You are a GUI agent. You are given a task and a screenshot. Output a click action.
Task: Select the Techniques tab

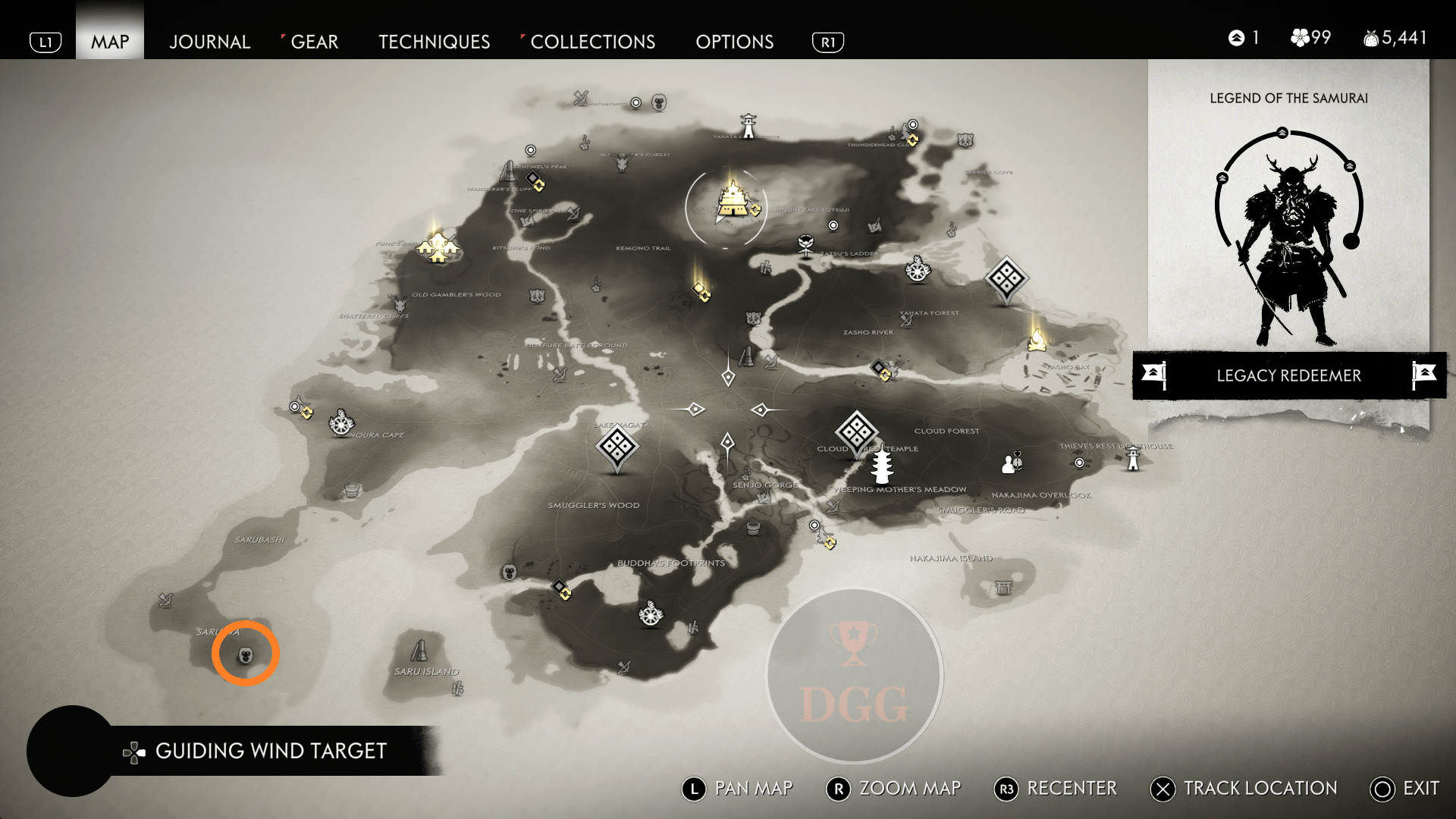coord(434,42)
